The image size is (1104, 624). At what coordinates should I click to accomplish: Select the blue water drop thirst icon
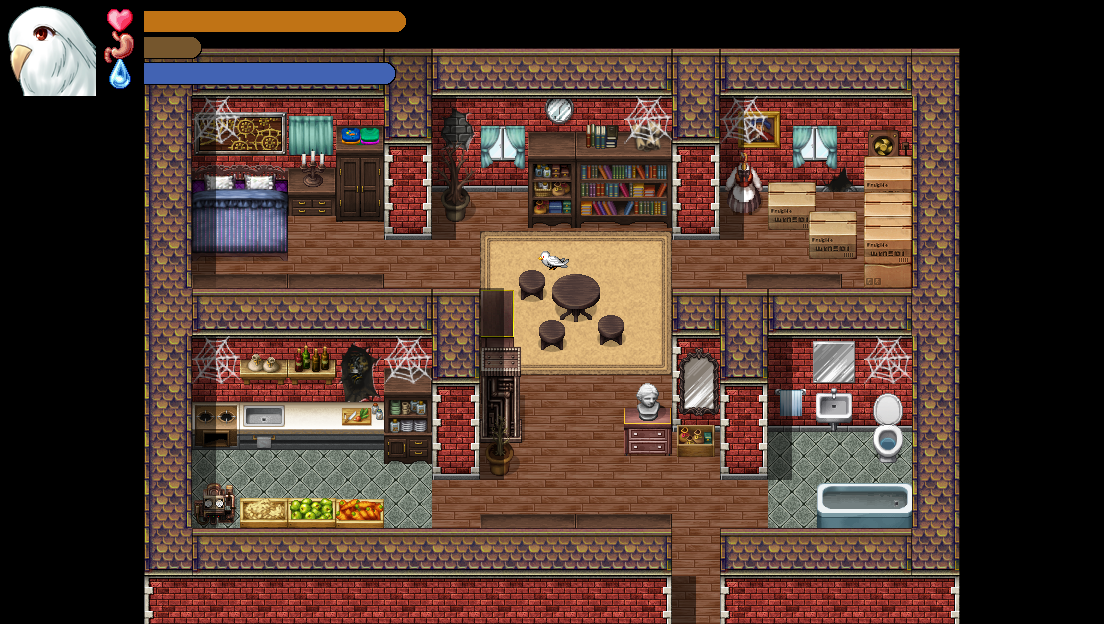(x=120, y=74)
